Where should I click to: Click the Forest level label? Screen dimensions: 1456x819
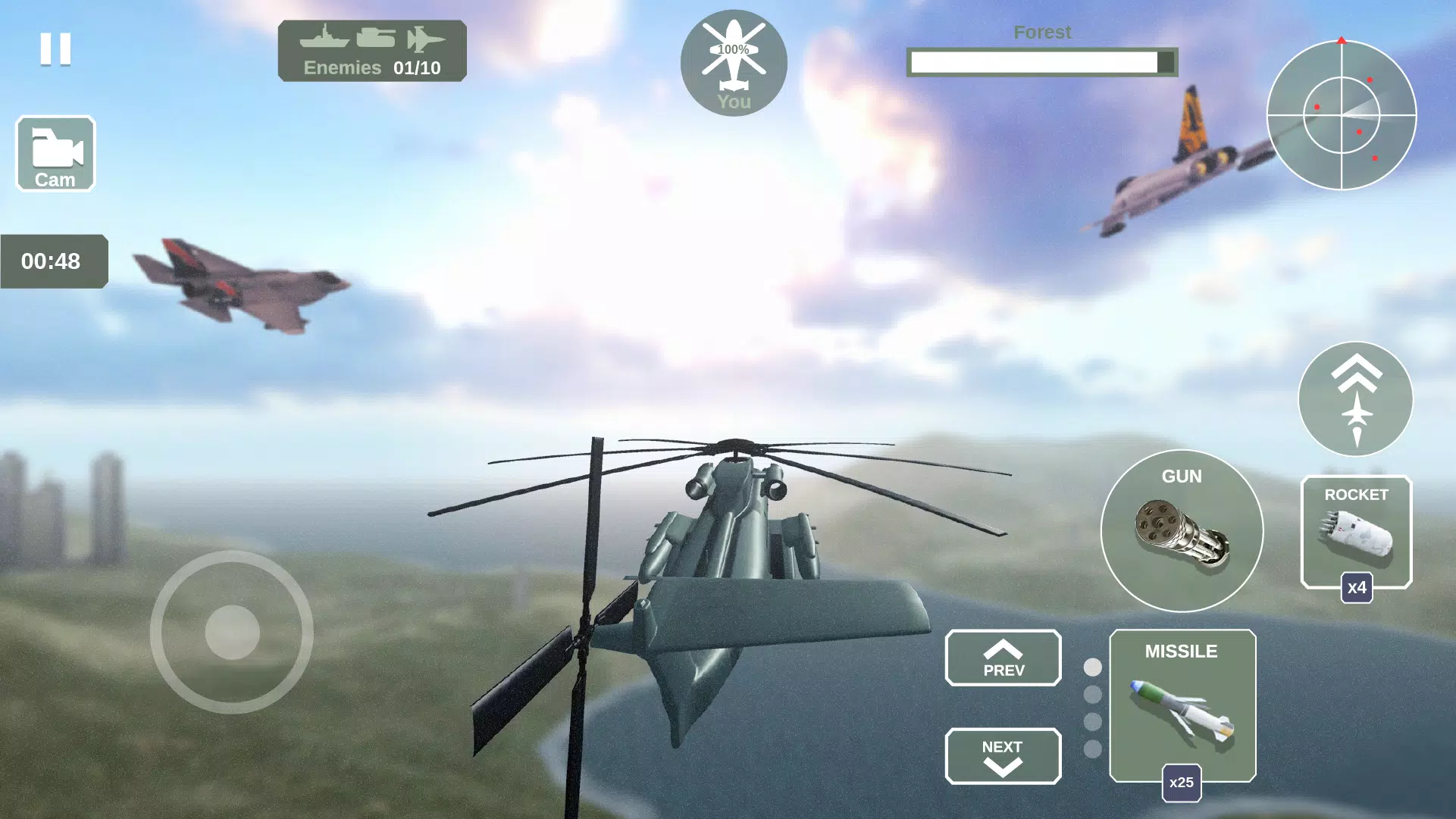(1042, 32)
